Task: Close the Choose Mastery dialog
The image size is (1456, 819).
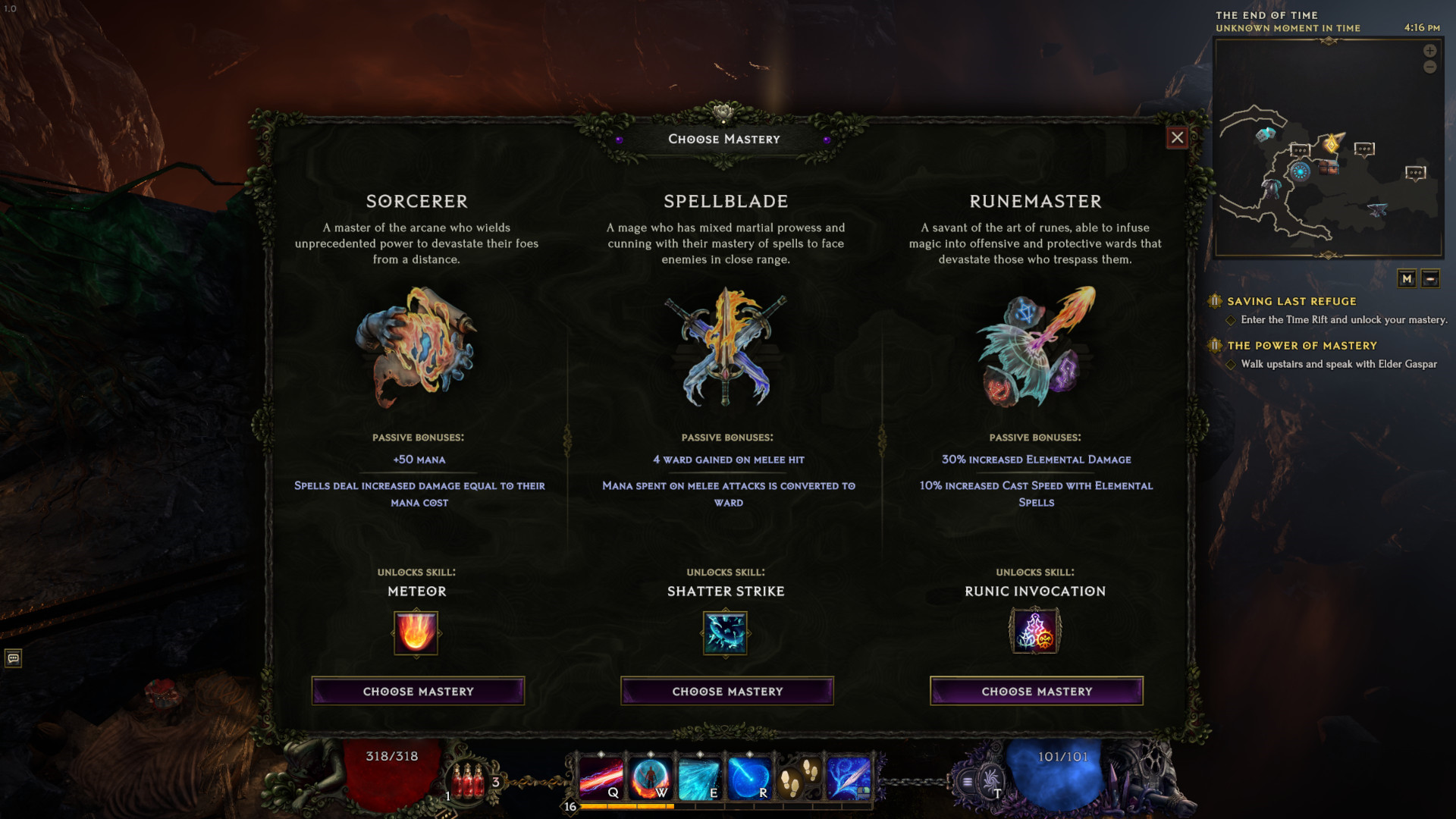Action: click(x=1178, y=138)
